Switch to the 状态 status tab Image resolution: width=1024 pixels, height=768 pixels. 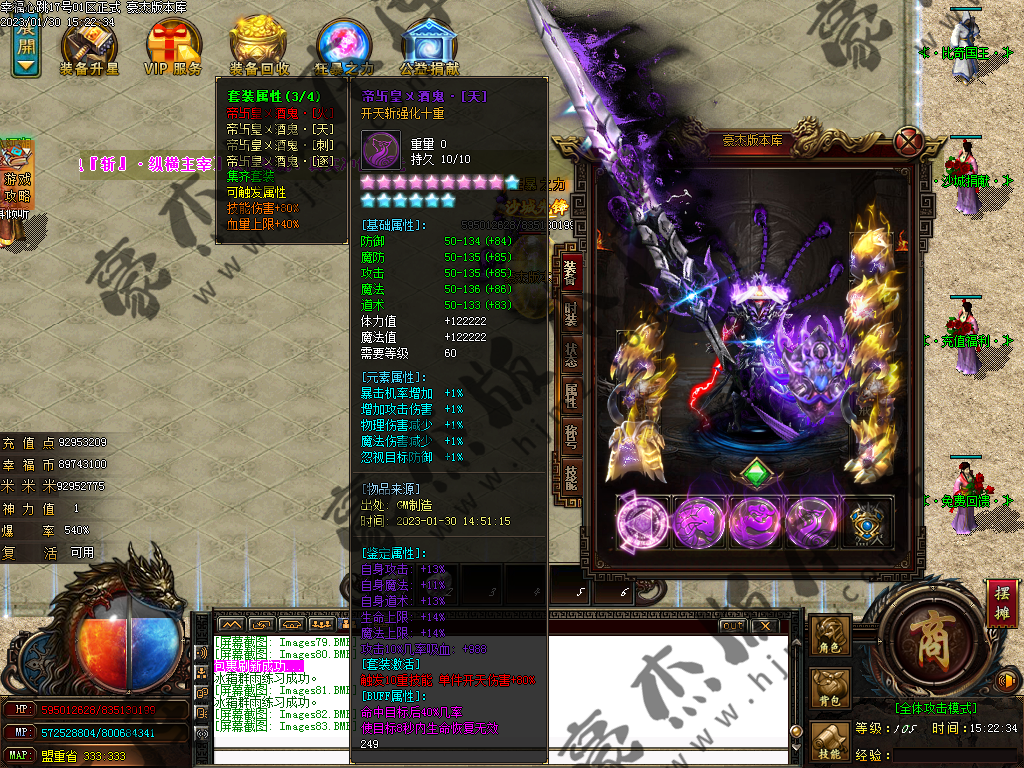(570, 353)
